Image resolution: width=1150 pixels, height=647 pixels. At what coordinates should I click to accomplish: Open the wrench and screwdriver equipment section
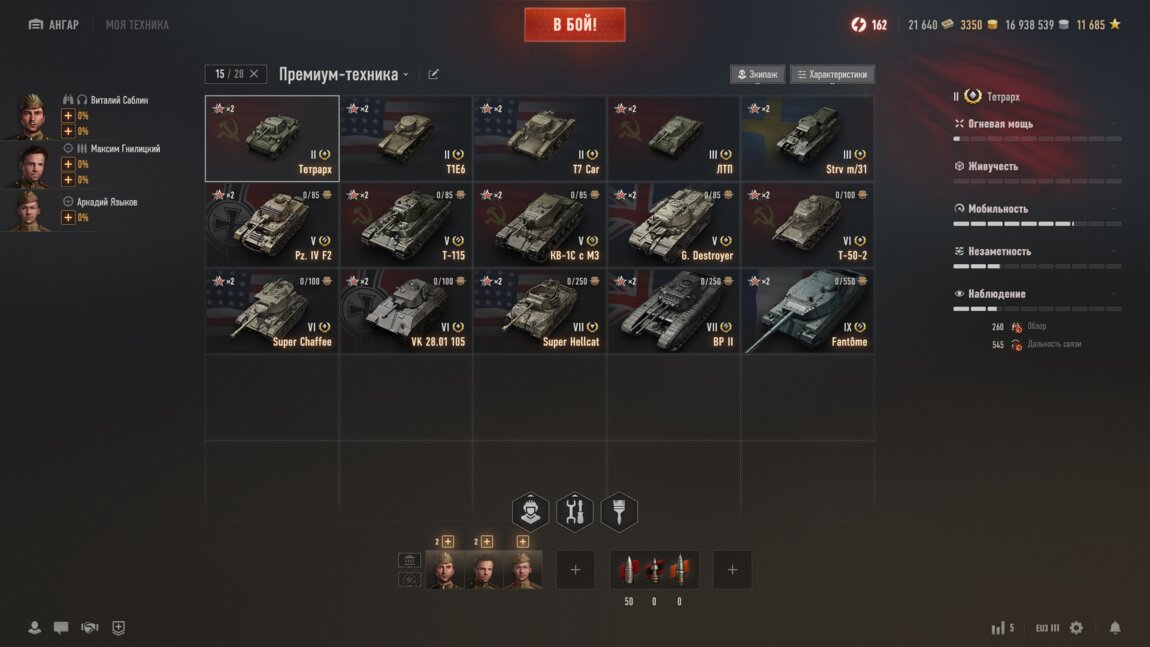click(x=574, y=512)
